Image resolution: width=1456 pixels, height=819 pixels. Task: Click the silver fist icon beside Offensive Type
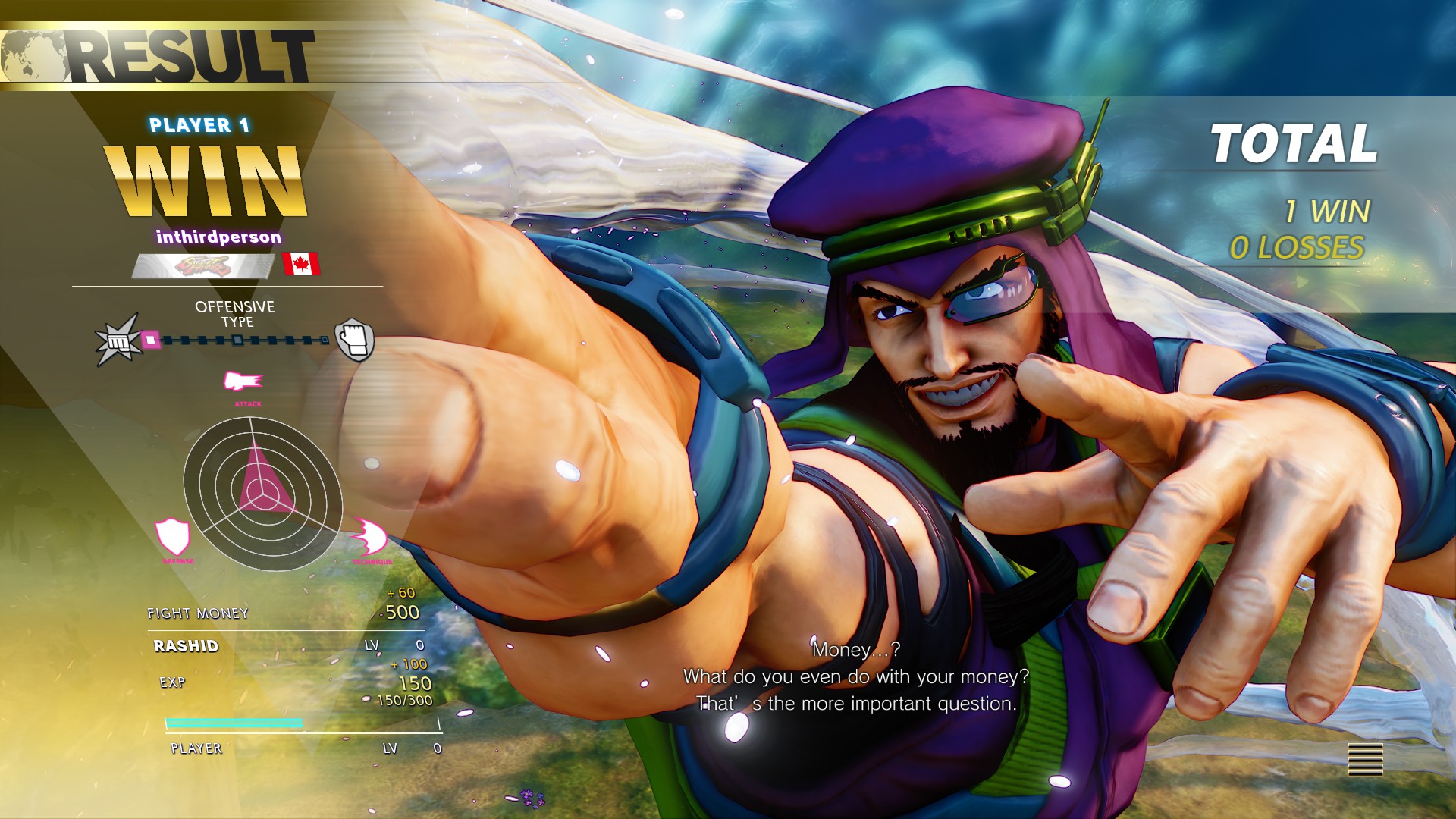[354, 340]
